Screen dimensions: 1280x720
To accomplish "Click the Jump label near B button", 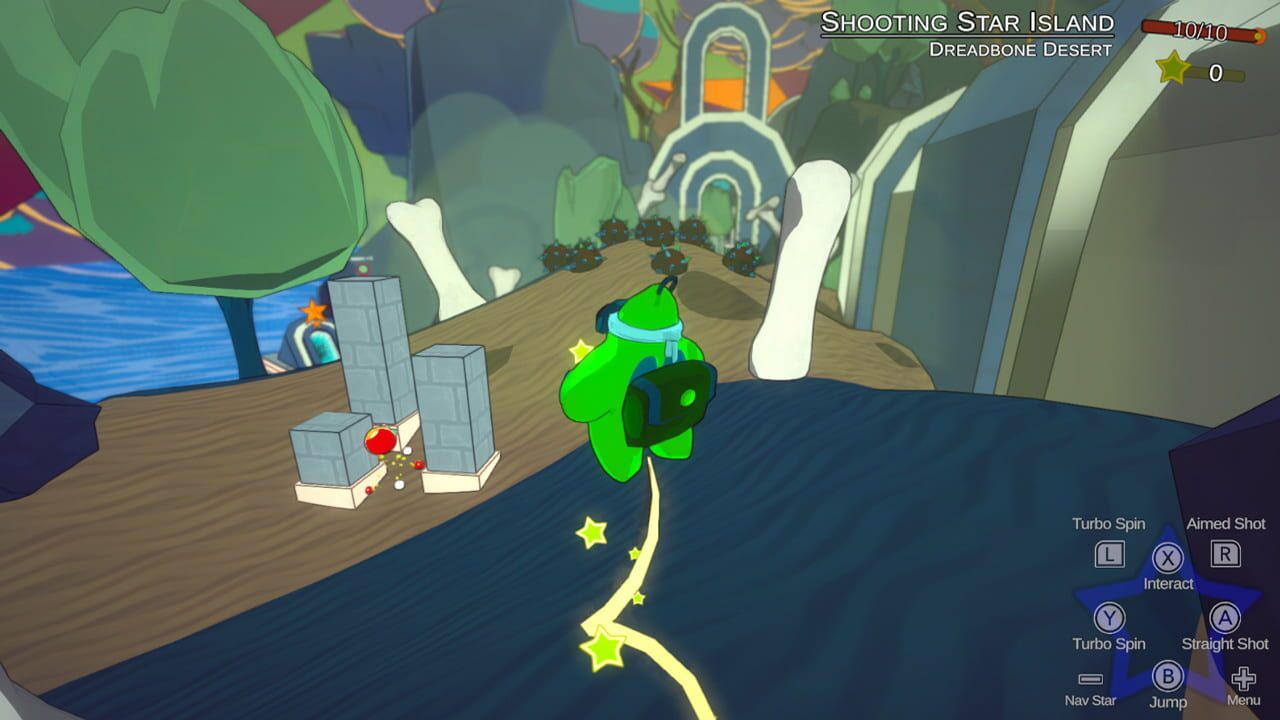I will [x=1169, y=701].
